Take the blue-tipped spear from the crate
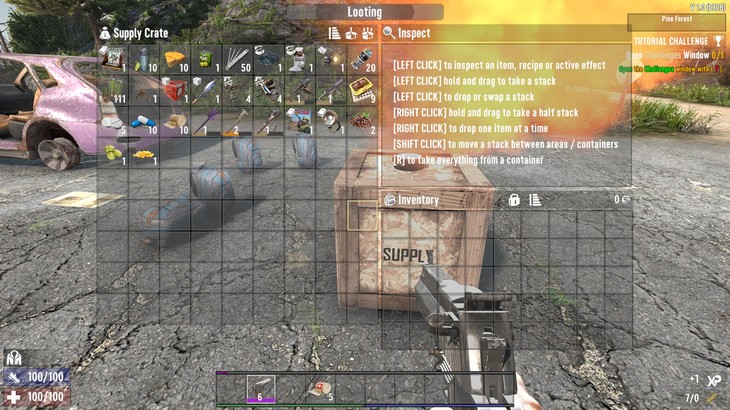 [x=205, y=90]
